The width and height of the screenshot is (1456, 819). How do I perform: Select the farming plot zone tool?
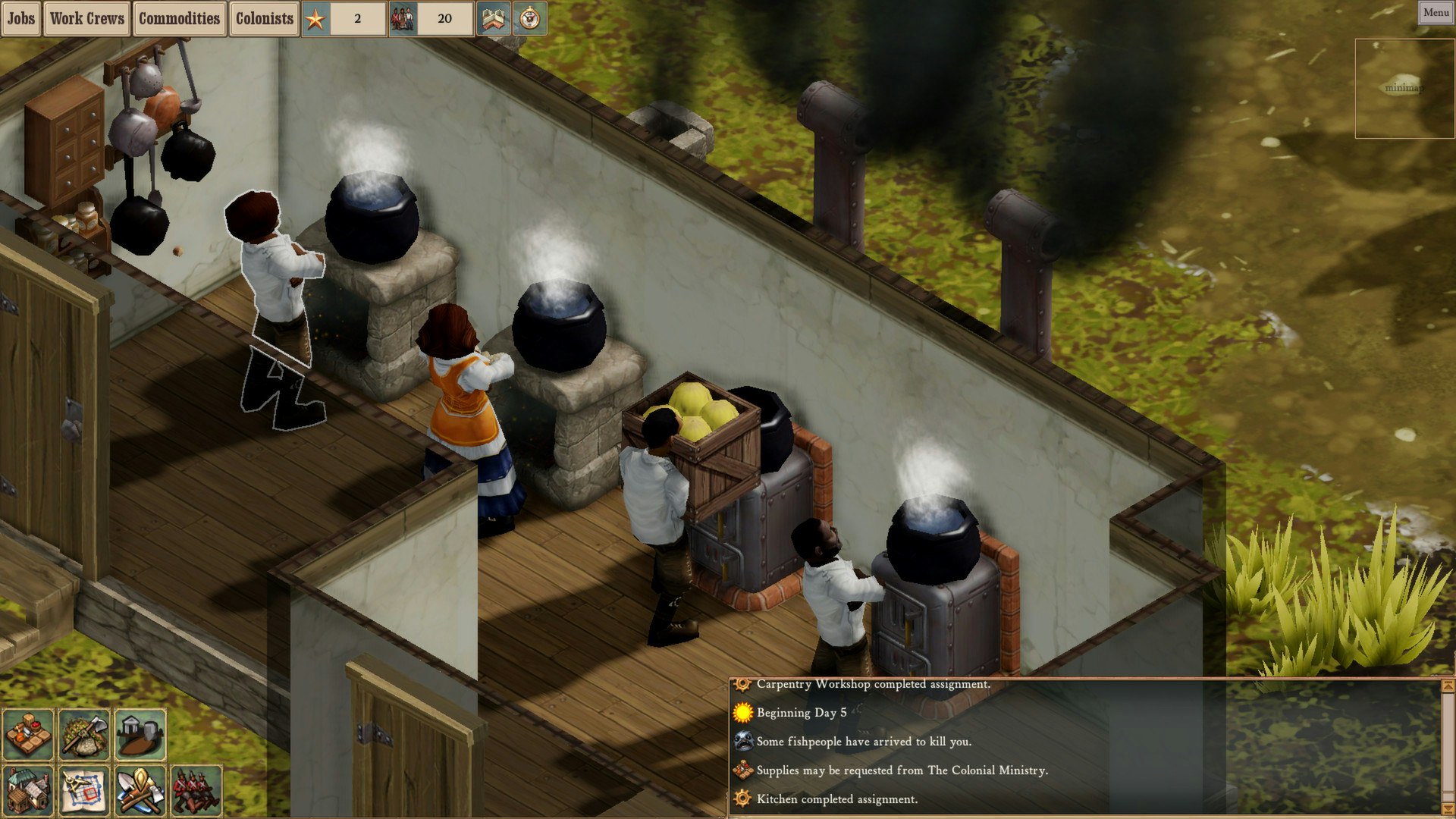28,732
